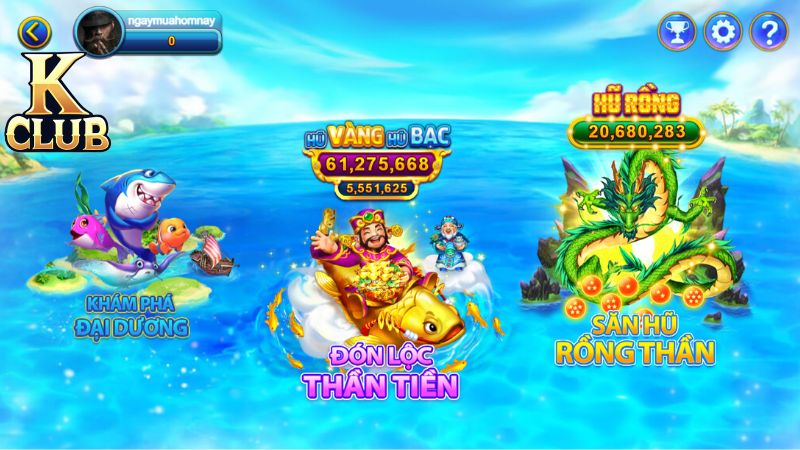Open the gear settings button
Viewport: 800px width, 450px height.
pos(722,32)
